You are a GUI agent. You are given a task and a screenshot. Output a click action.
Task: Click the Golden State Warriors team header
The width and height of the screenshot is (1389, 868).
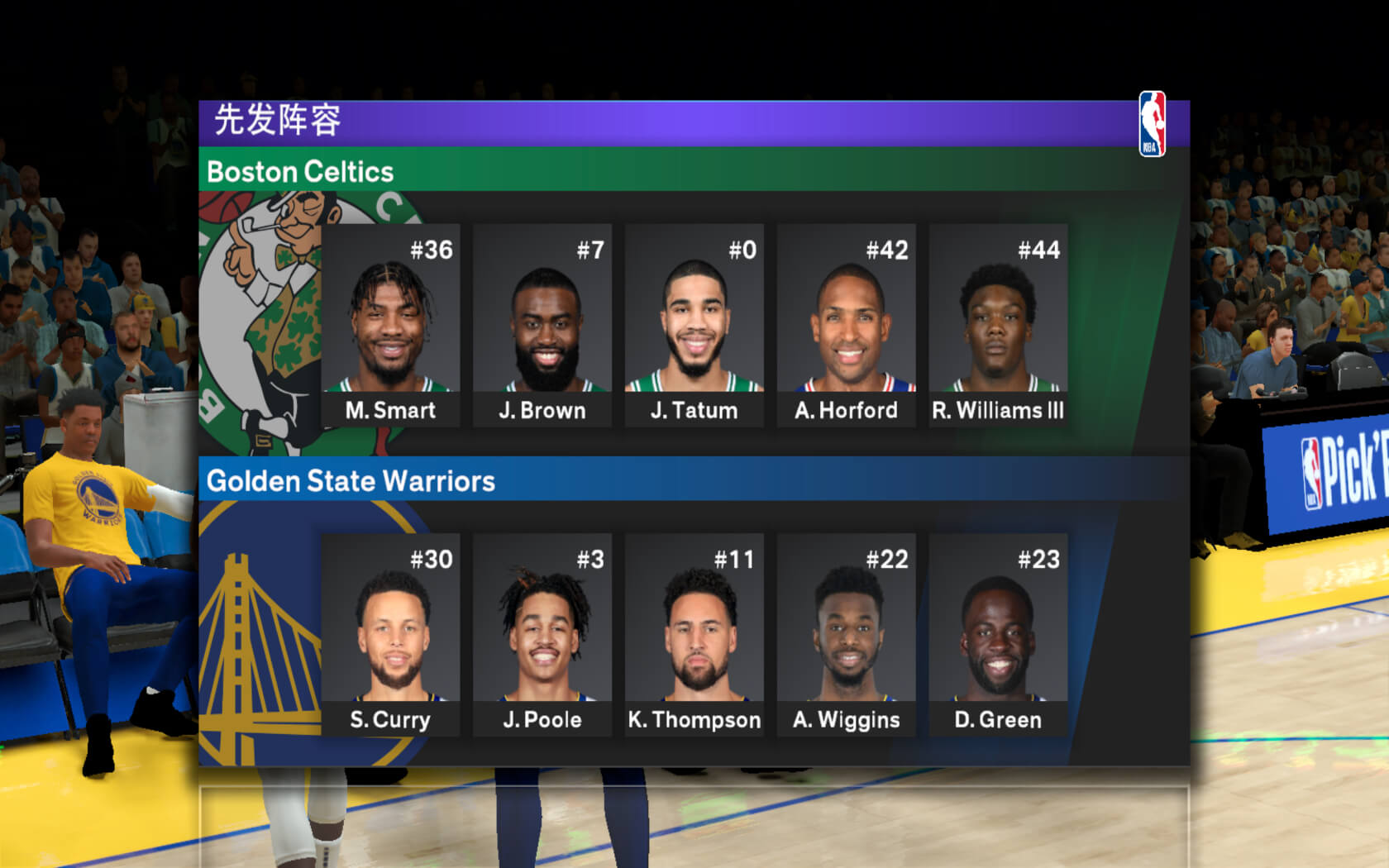click(x=351, y=480)
